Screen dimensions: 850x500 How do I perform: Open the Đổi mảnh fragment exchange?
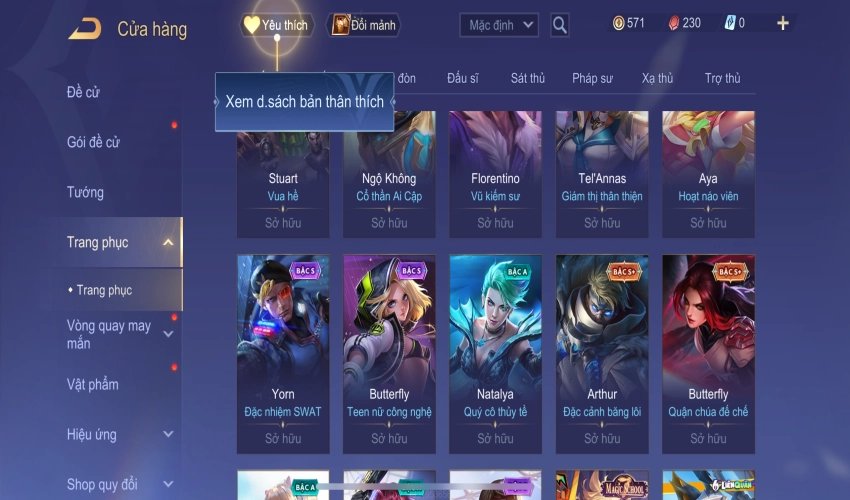(x=365, y=25)
